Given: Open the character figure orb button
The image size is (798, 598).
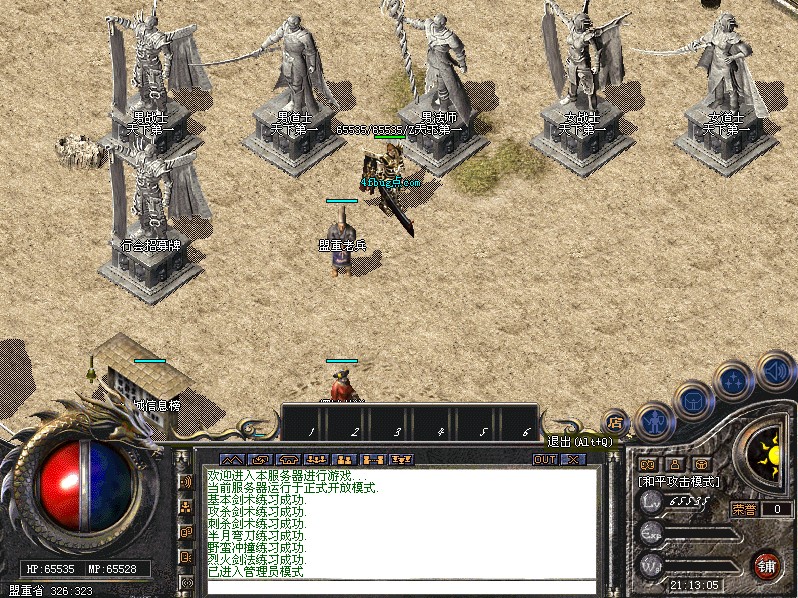Looking at the screenshot, I should (654, 421).
